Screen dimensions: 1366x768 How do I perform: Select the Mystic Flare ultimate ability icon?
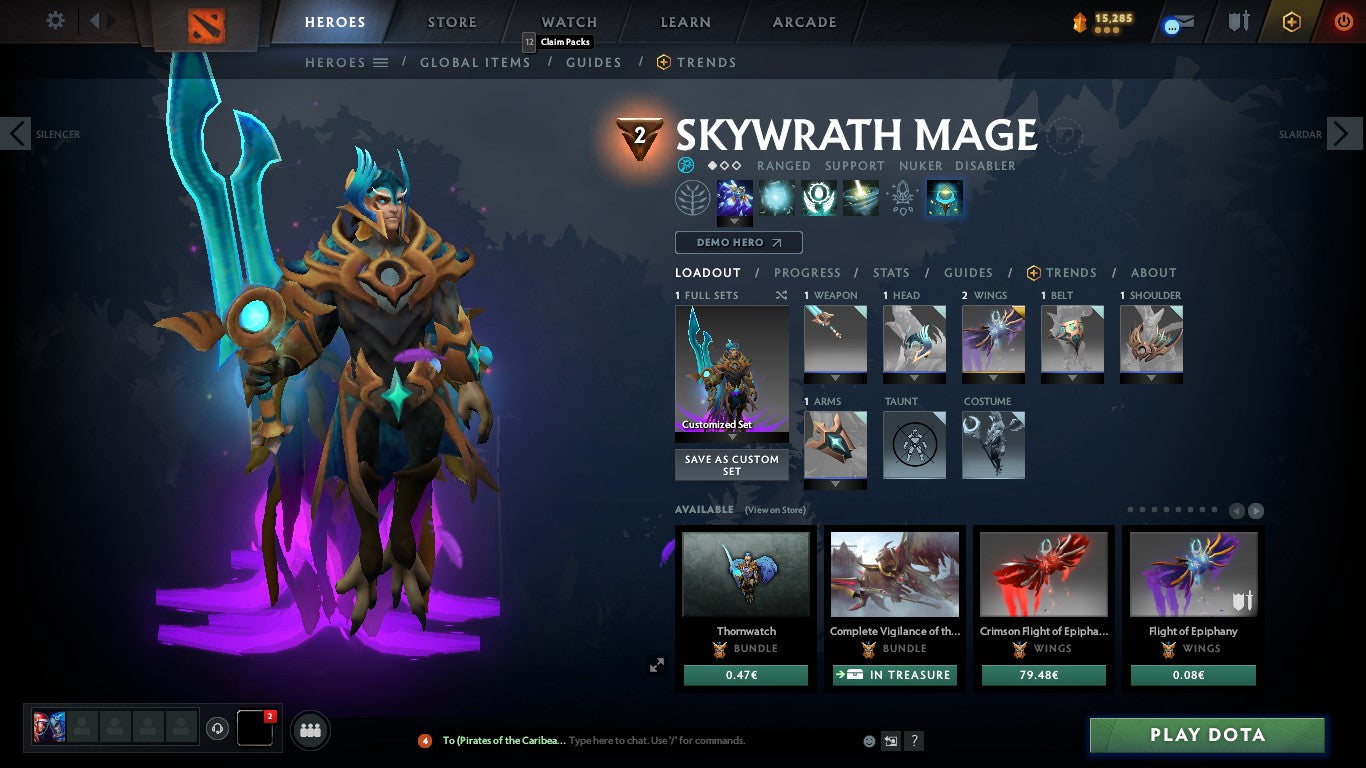pos(861,197)
